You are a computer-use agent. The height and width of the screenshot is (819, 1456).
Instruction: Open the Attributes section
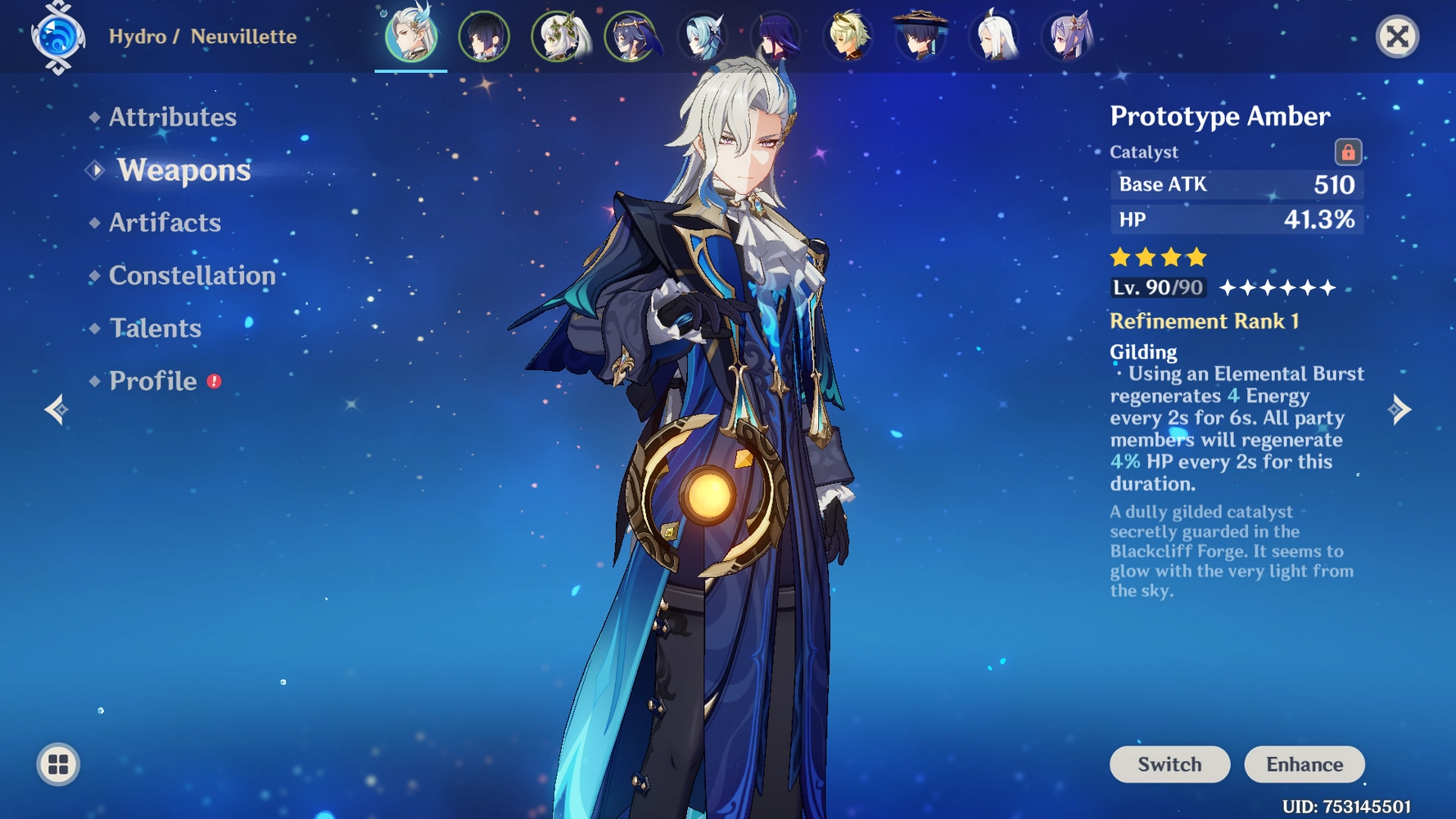(172, 117)
